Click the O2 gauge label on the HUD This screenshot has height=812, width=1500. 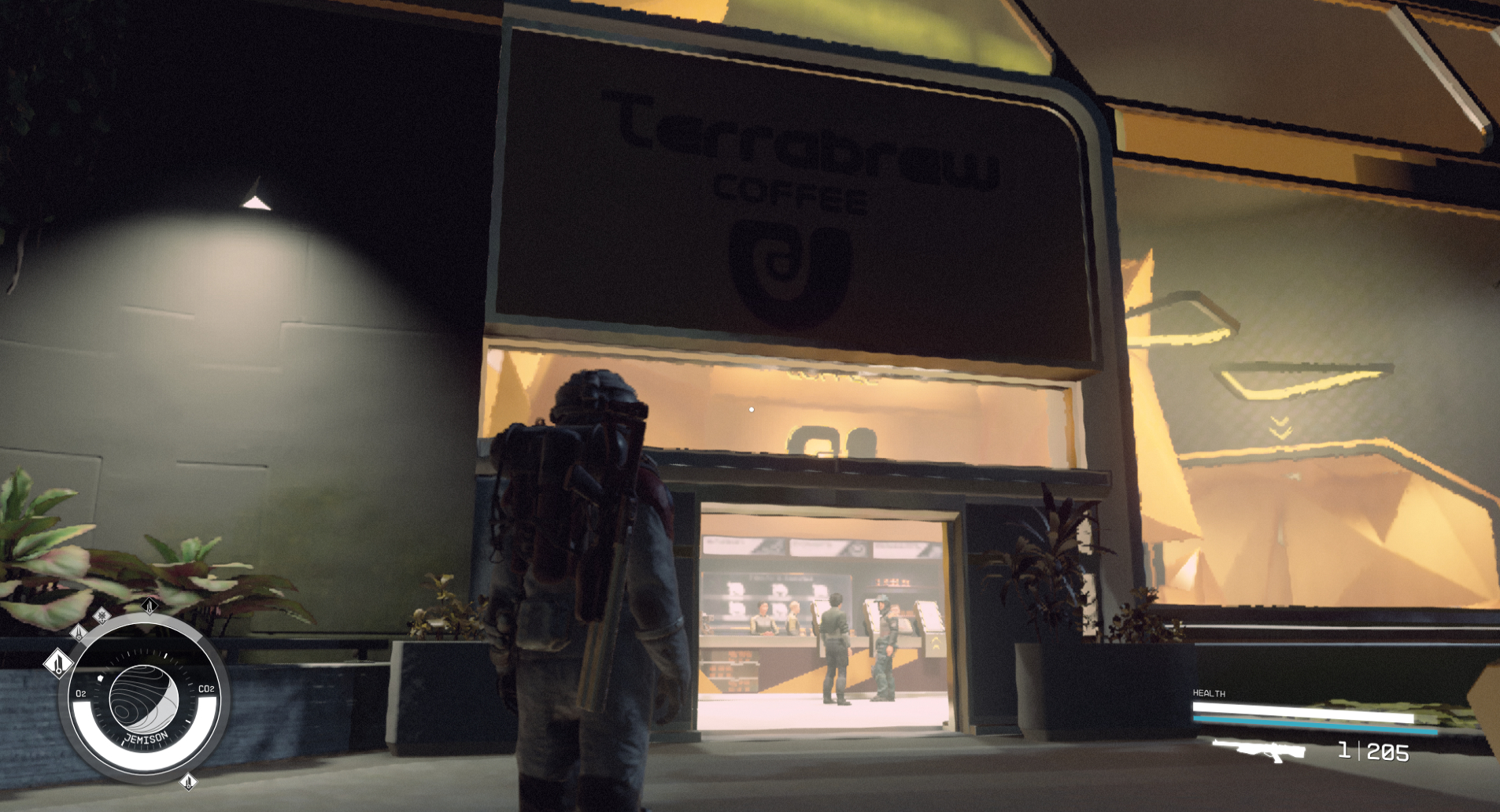pyautogui.click(x=80, y=693)
